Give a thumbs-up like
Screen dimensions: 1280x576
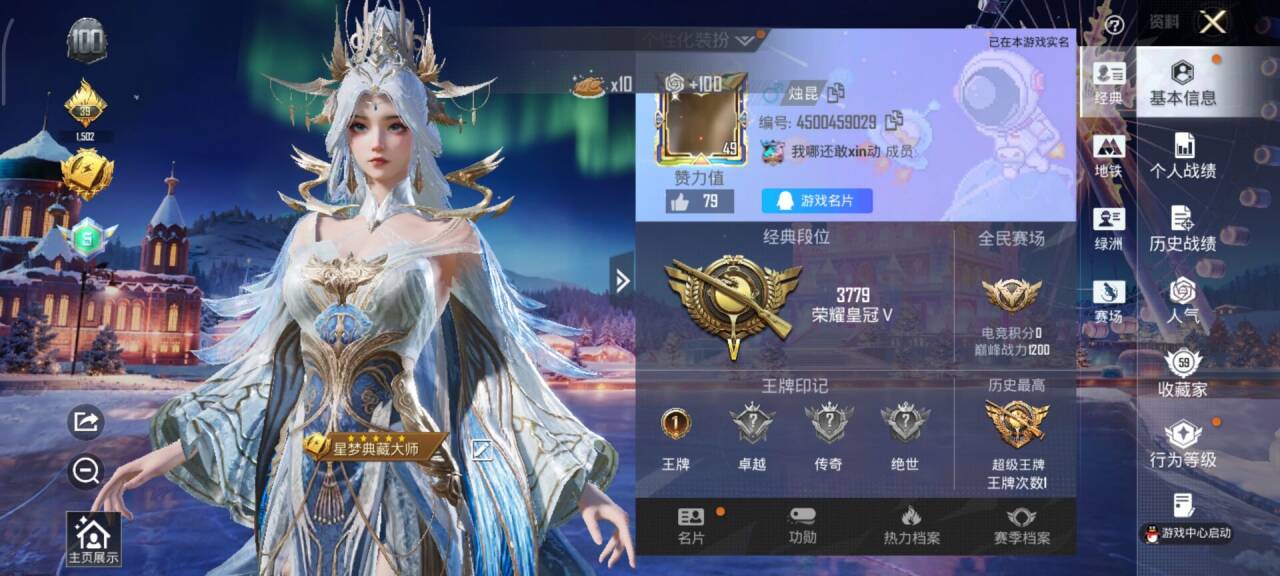click(x=680, y=202)
